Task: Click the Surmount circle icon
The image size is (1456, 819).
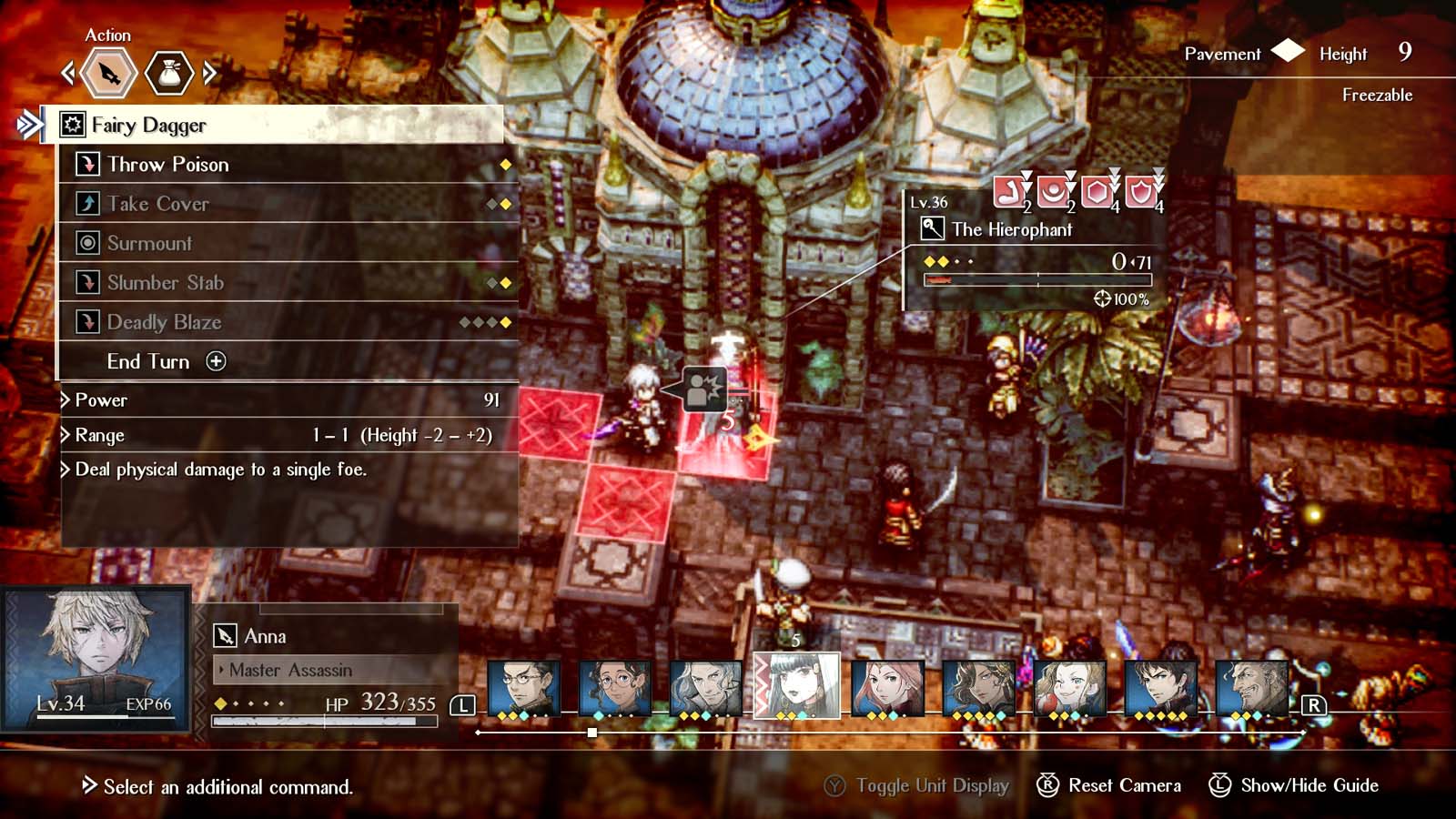Action: pos(86,243)
